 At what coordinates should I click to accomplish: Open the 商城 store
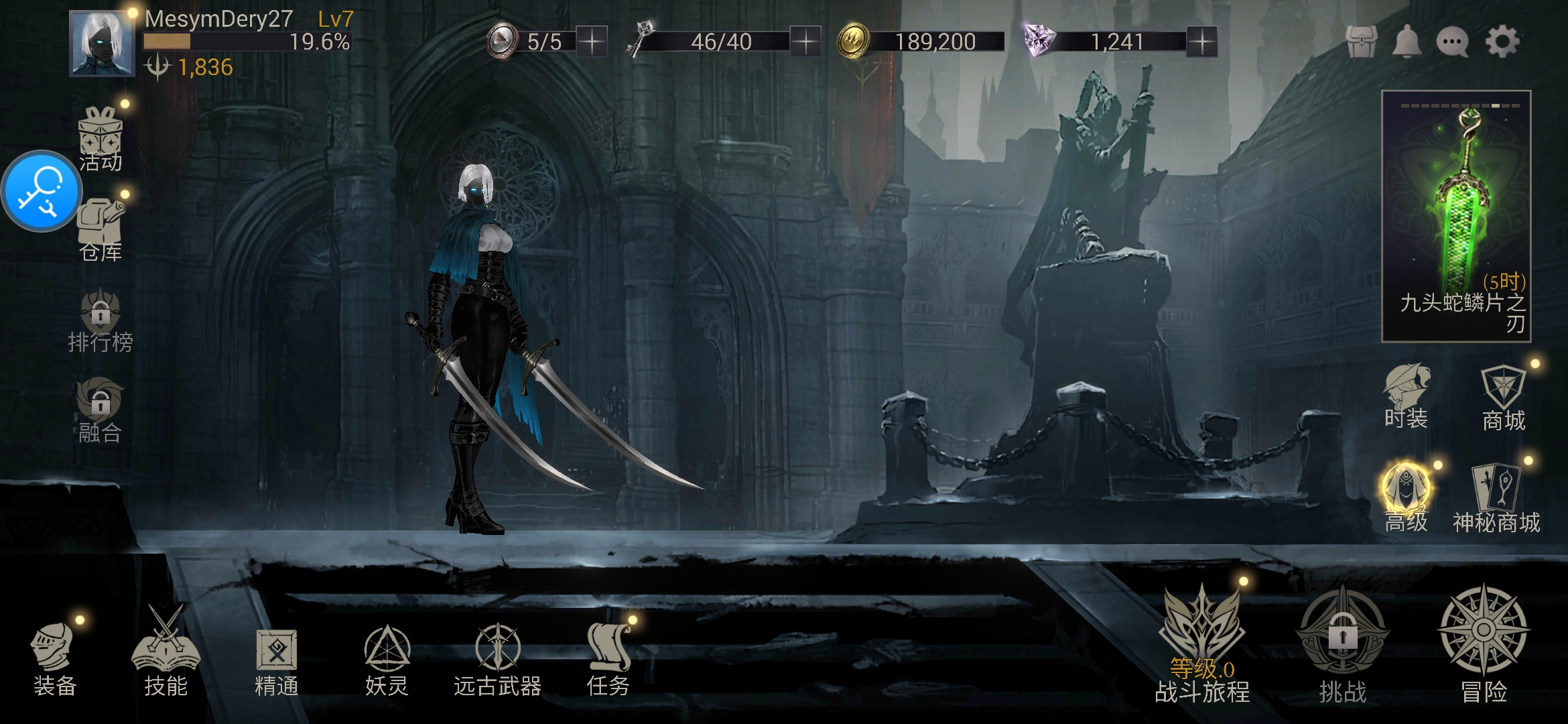click(1503, 399)
